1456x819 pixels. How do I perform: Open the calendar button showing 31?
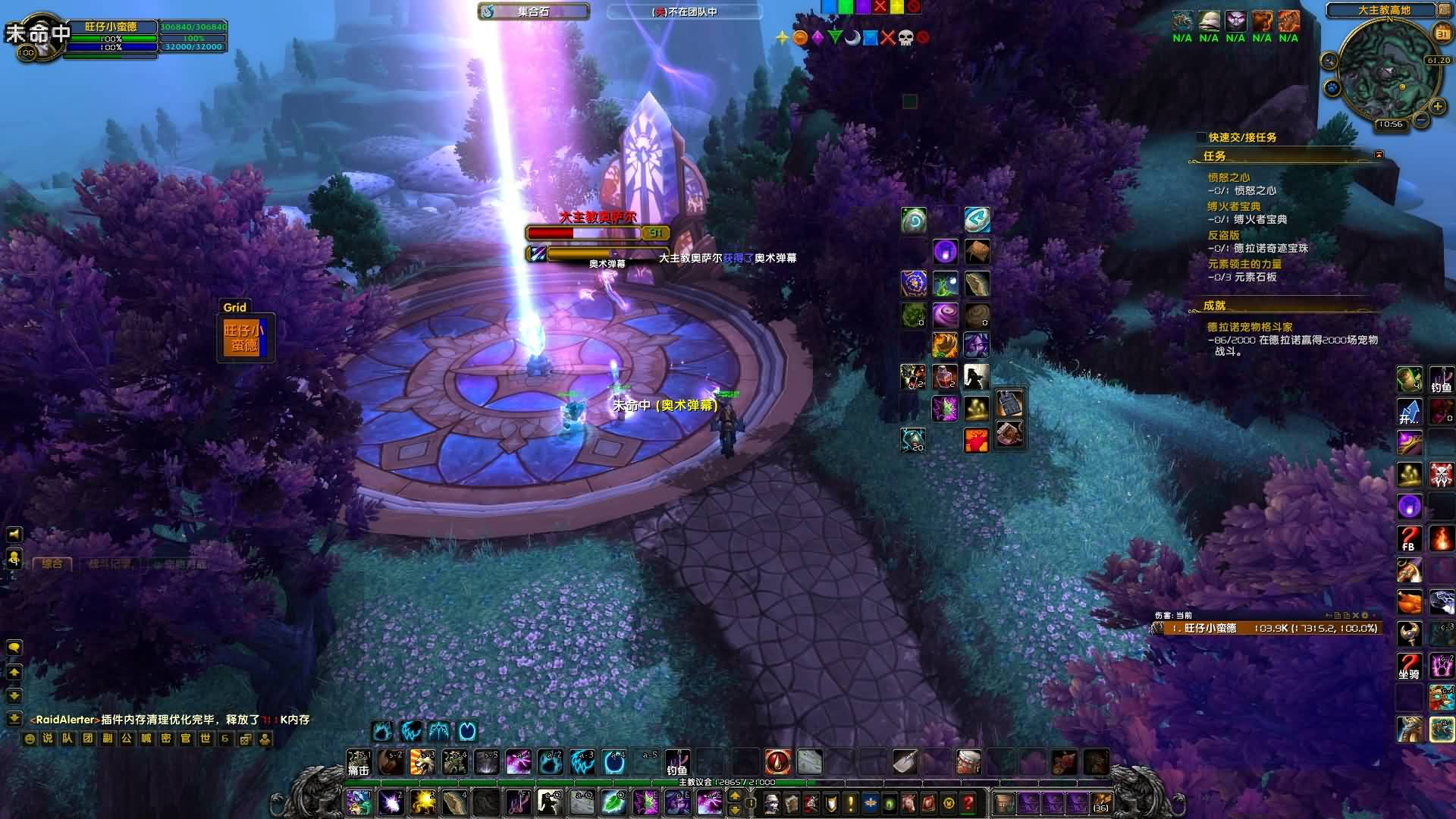[x=1442, y=34]
